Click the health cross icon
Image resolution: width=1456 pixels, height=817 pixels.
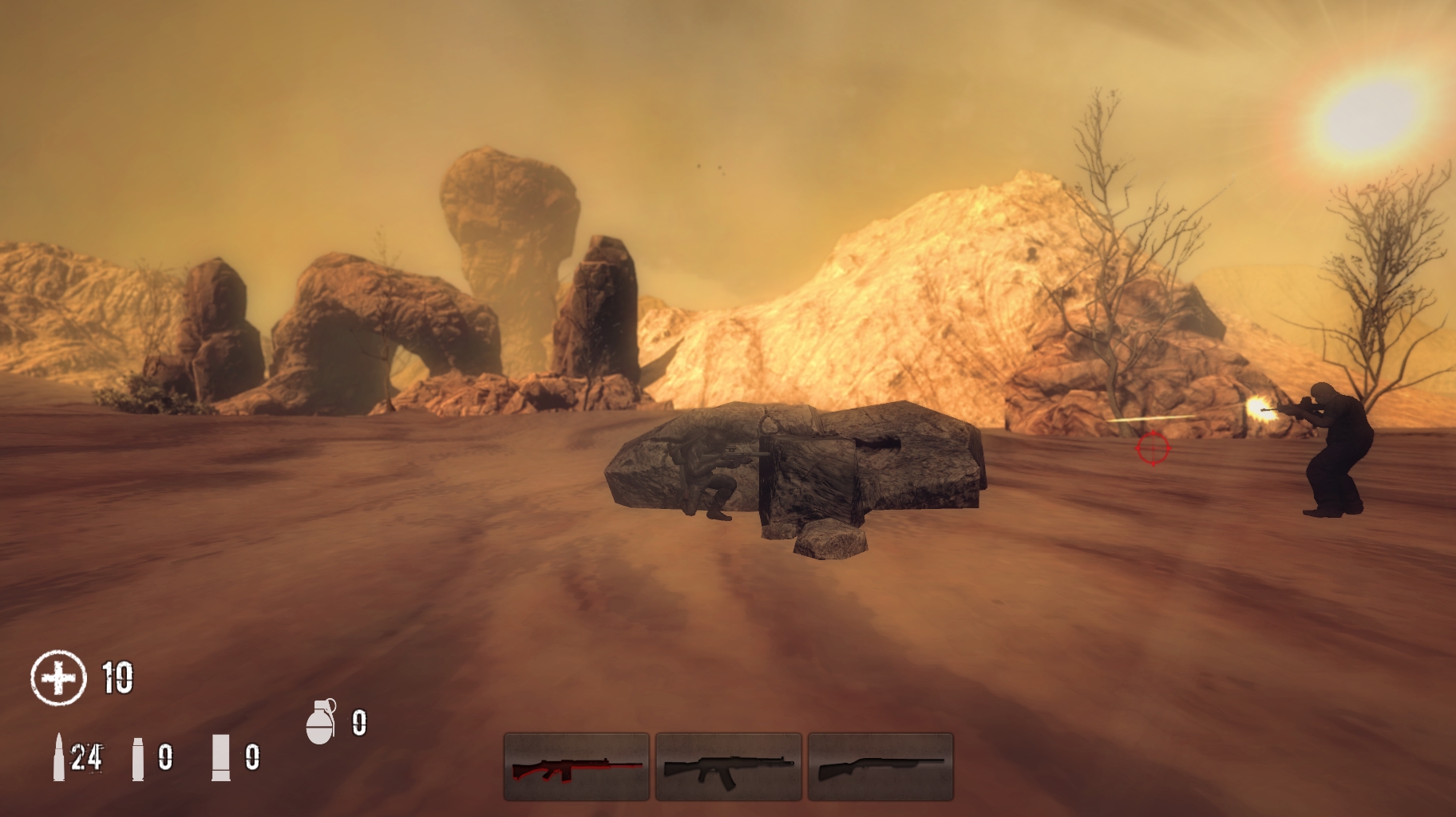click(x=57, y=679)
